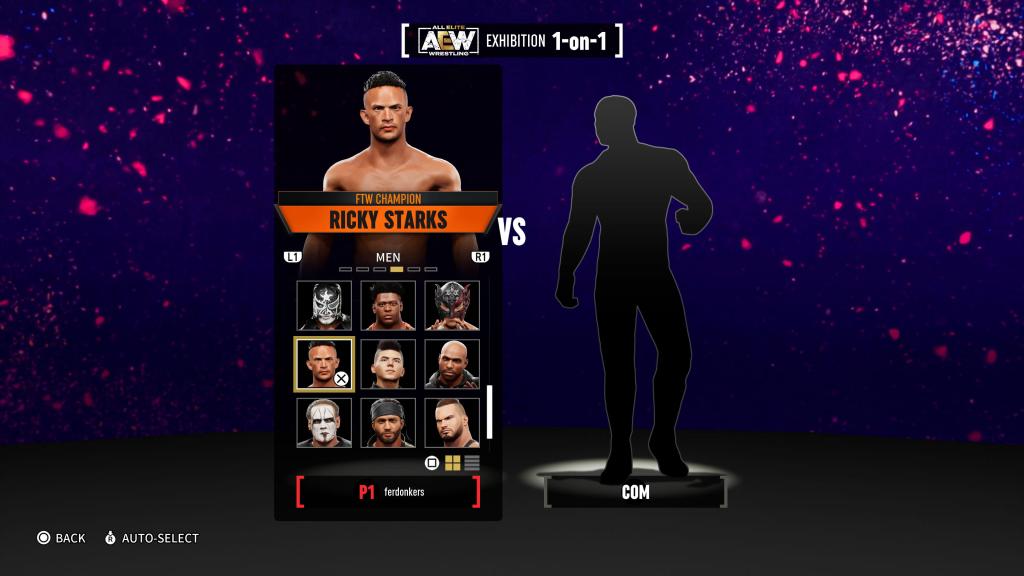
Task: Switch to the grid view layout
Action: [x=452, y=463]
